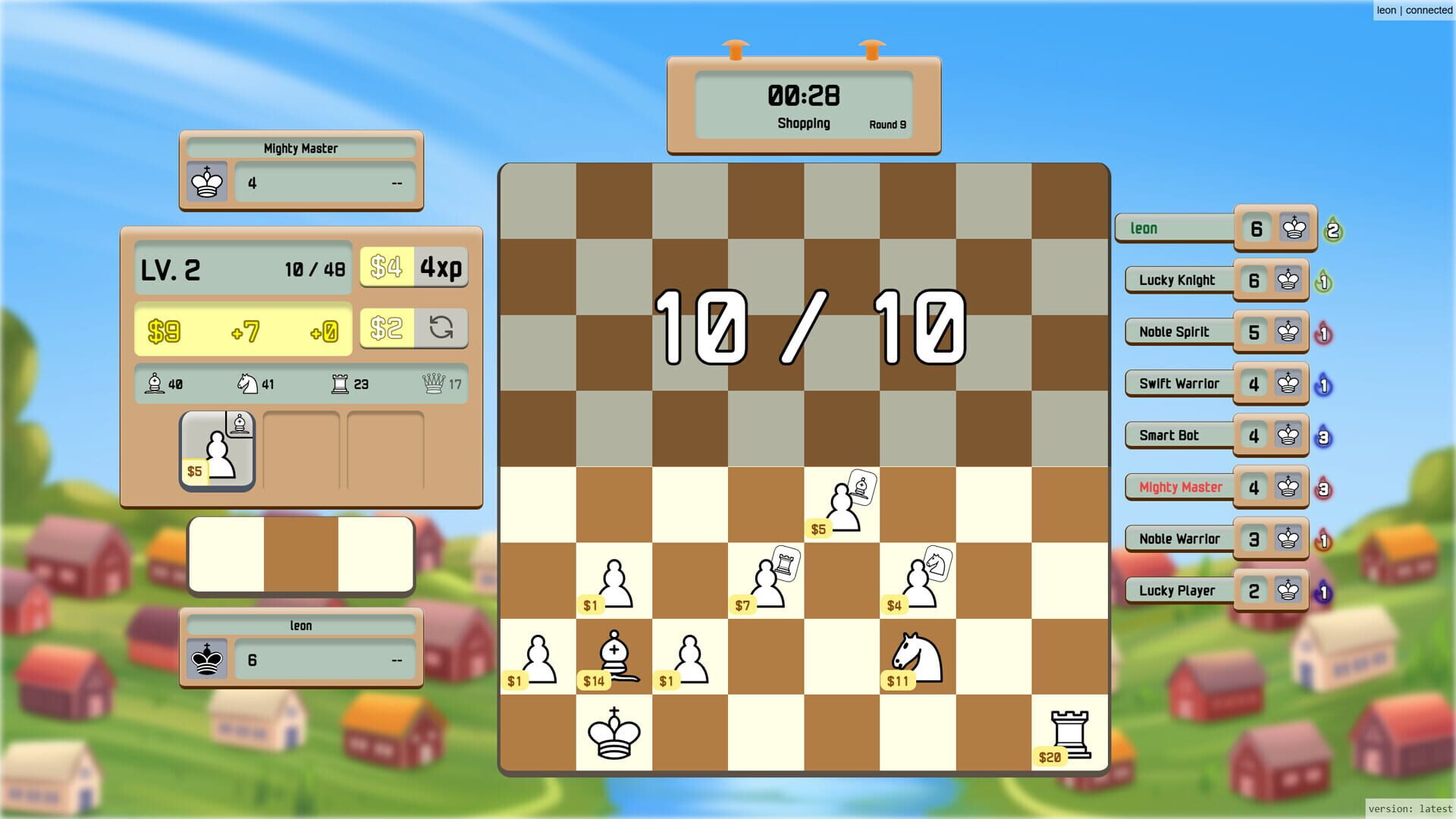Buy 4 XP for $4
Viewport: 1456px width, 819px height.
[415, 267]
